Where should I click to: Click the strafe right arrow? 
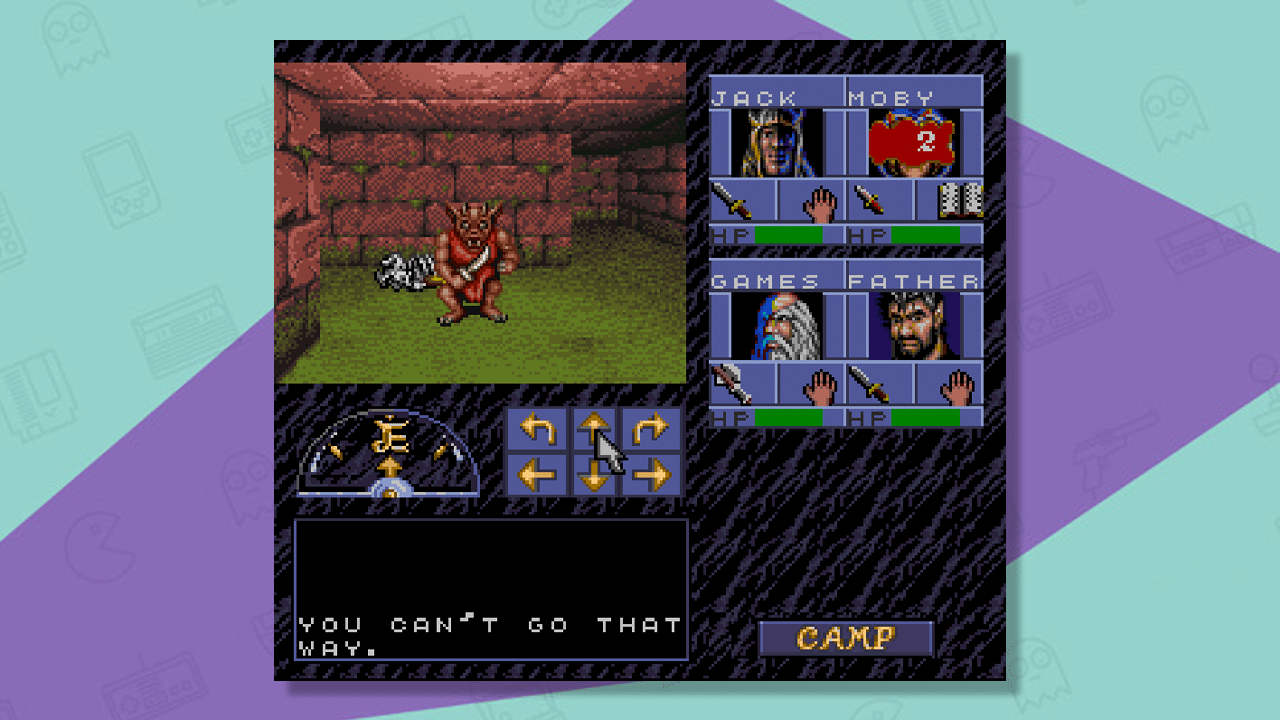pyautogui.click(x=650, y=474)
